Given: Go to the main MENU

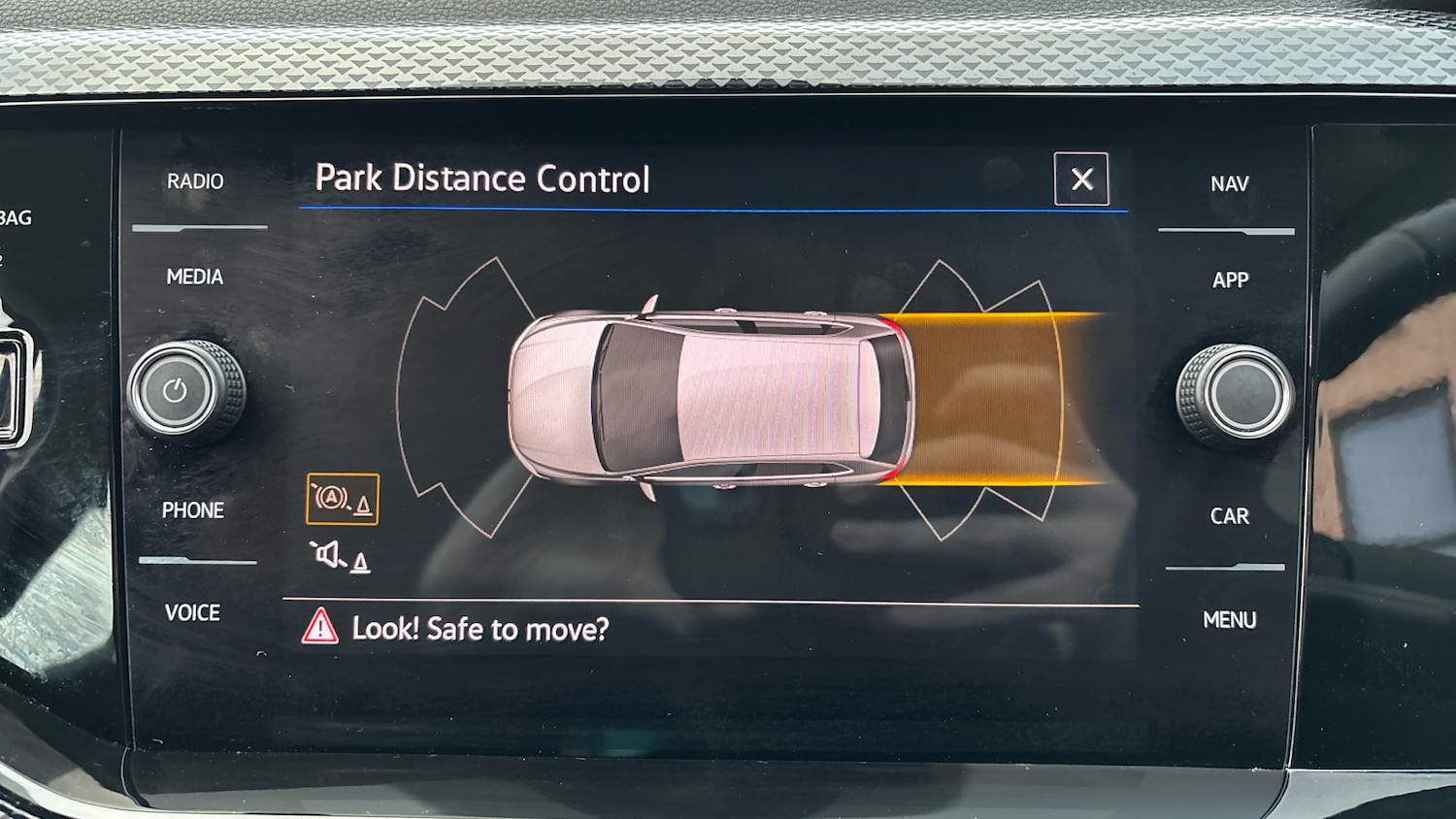Looking at the screenshot, I should 1229,620.
